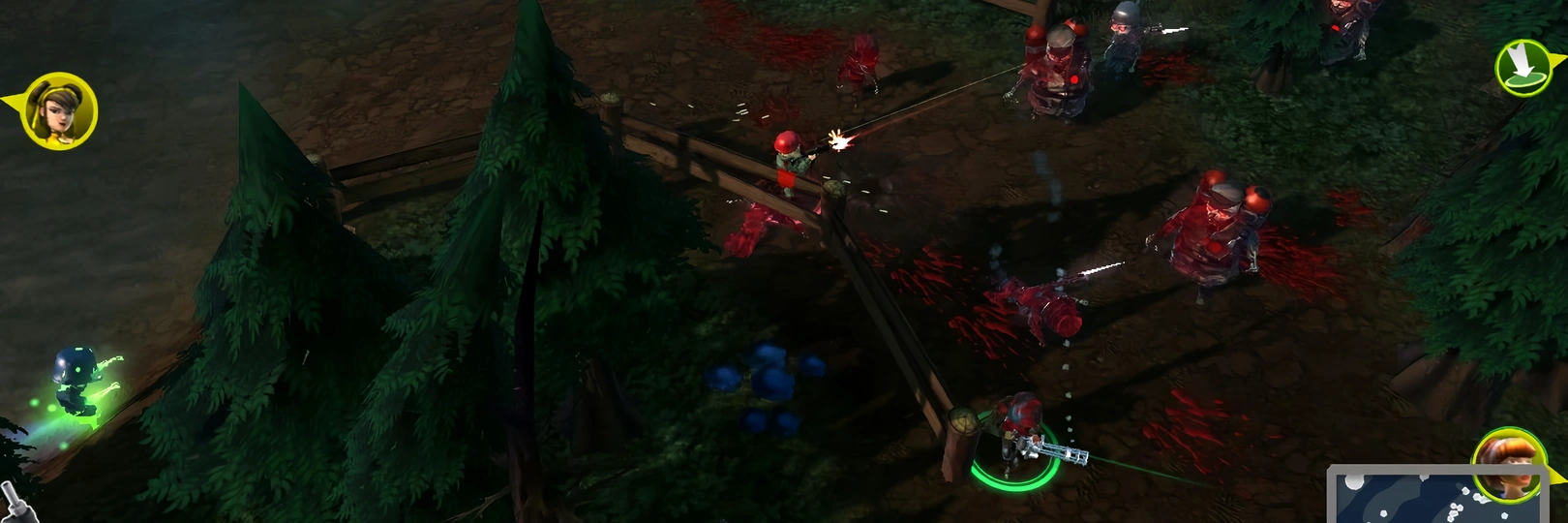Select the grey weapon icon

(x=17, y=499)
